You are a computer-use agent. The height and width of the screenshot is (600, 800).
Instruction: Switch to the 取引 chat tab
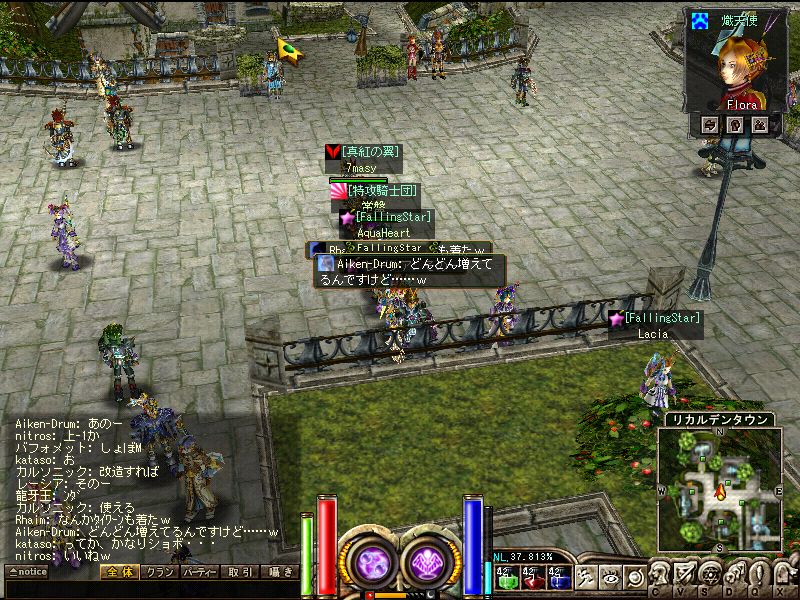241,572
